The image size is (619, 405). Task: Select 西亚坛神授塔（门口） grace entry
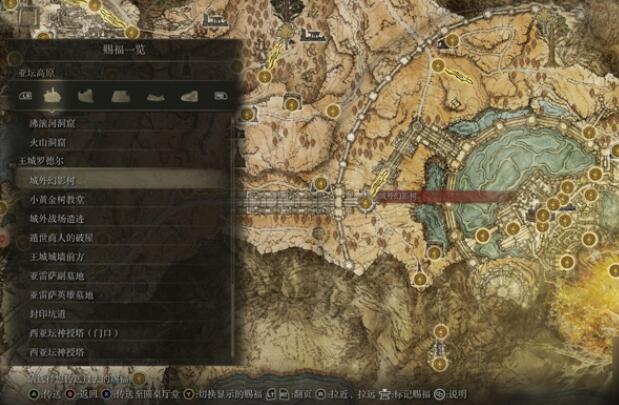[x=75, y=333]
